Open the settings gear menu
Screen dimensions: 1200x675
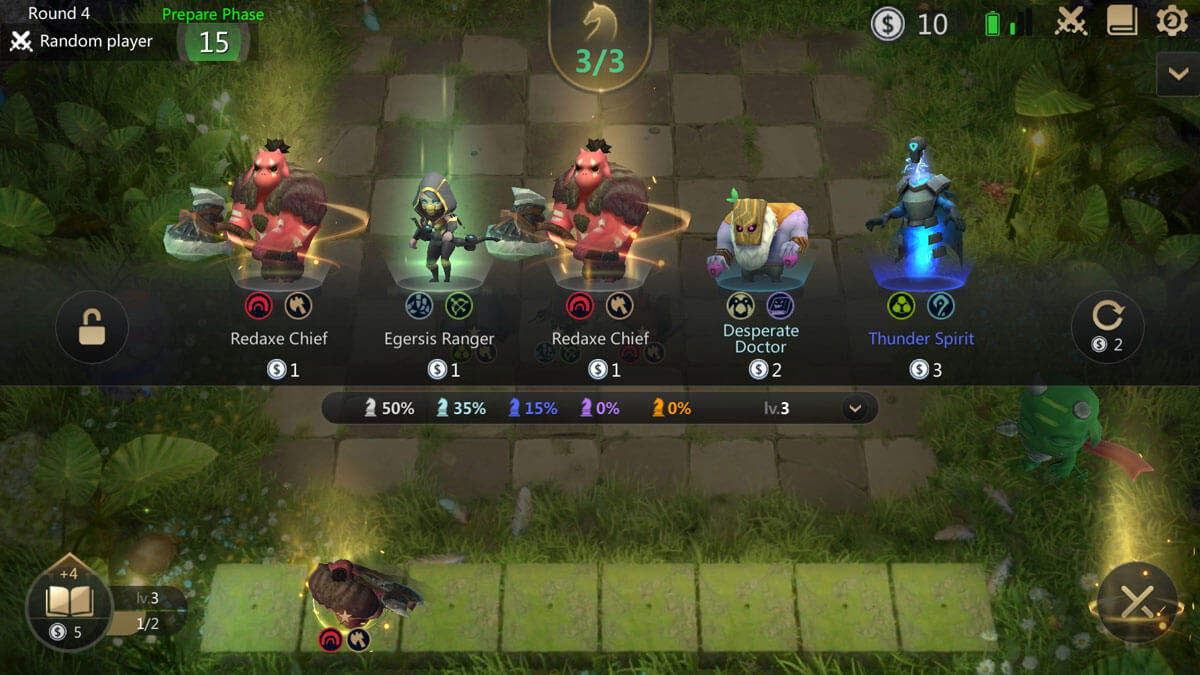coord(1171,22)
